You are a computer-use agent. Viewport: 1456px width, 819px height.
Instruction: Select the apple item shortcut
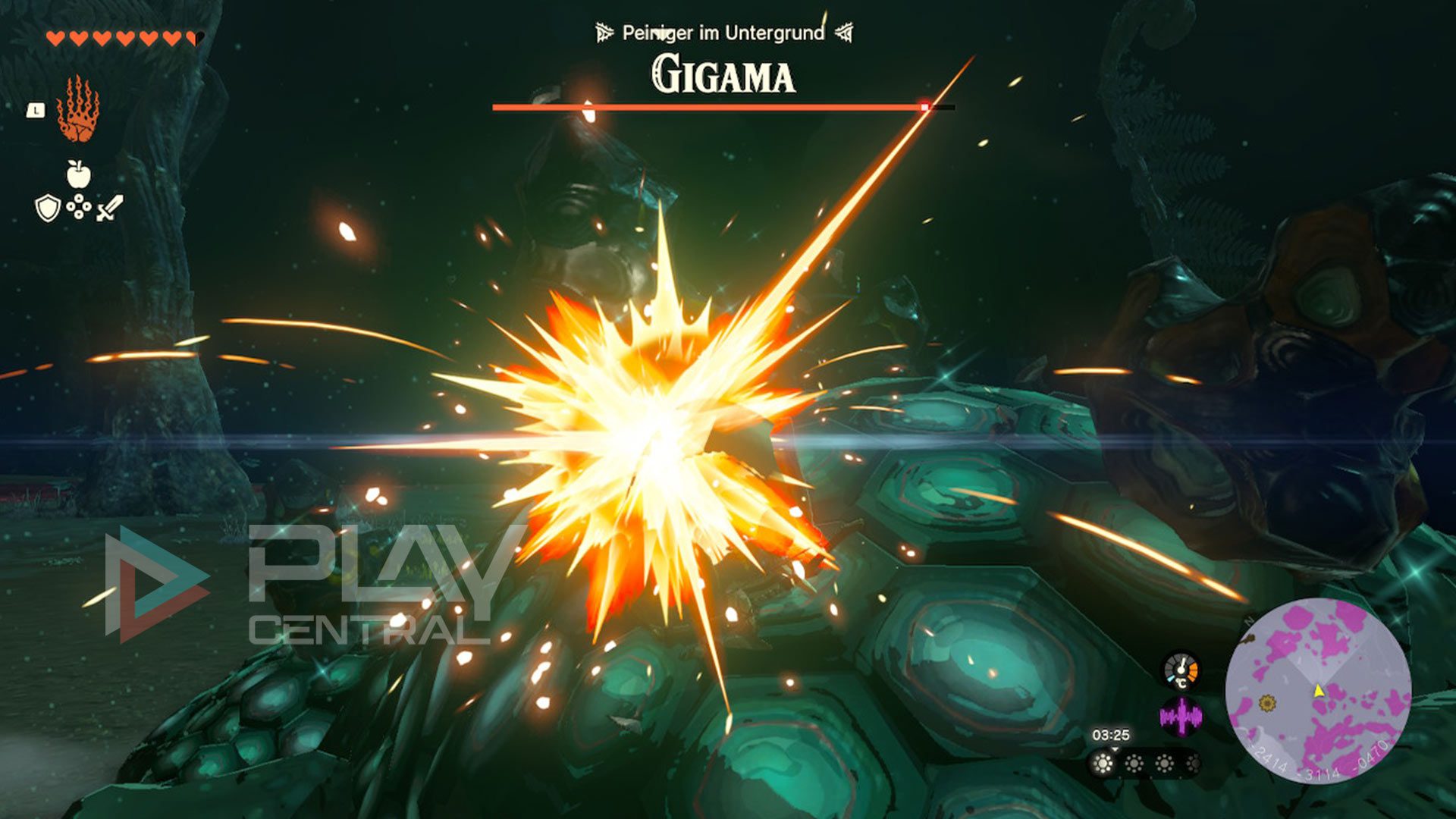tap(79, 174)
